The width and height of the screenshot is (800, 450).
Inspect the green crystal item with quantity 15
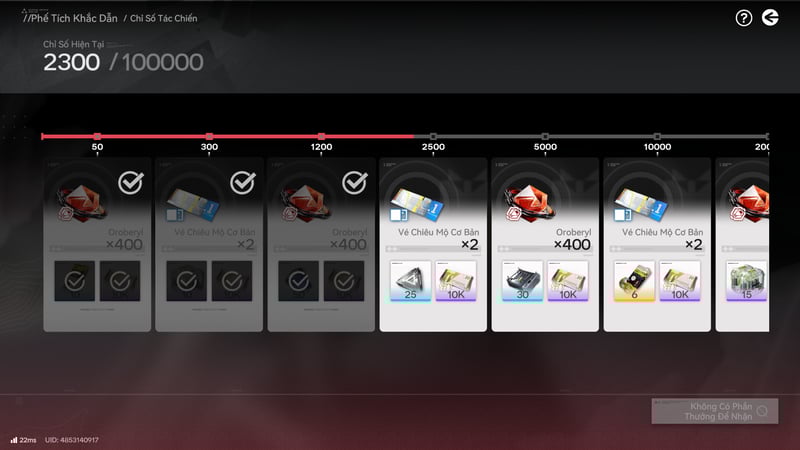pos(746,281)
